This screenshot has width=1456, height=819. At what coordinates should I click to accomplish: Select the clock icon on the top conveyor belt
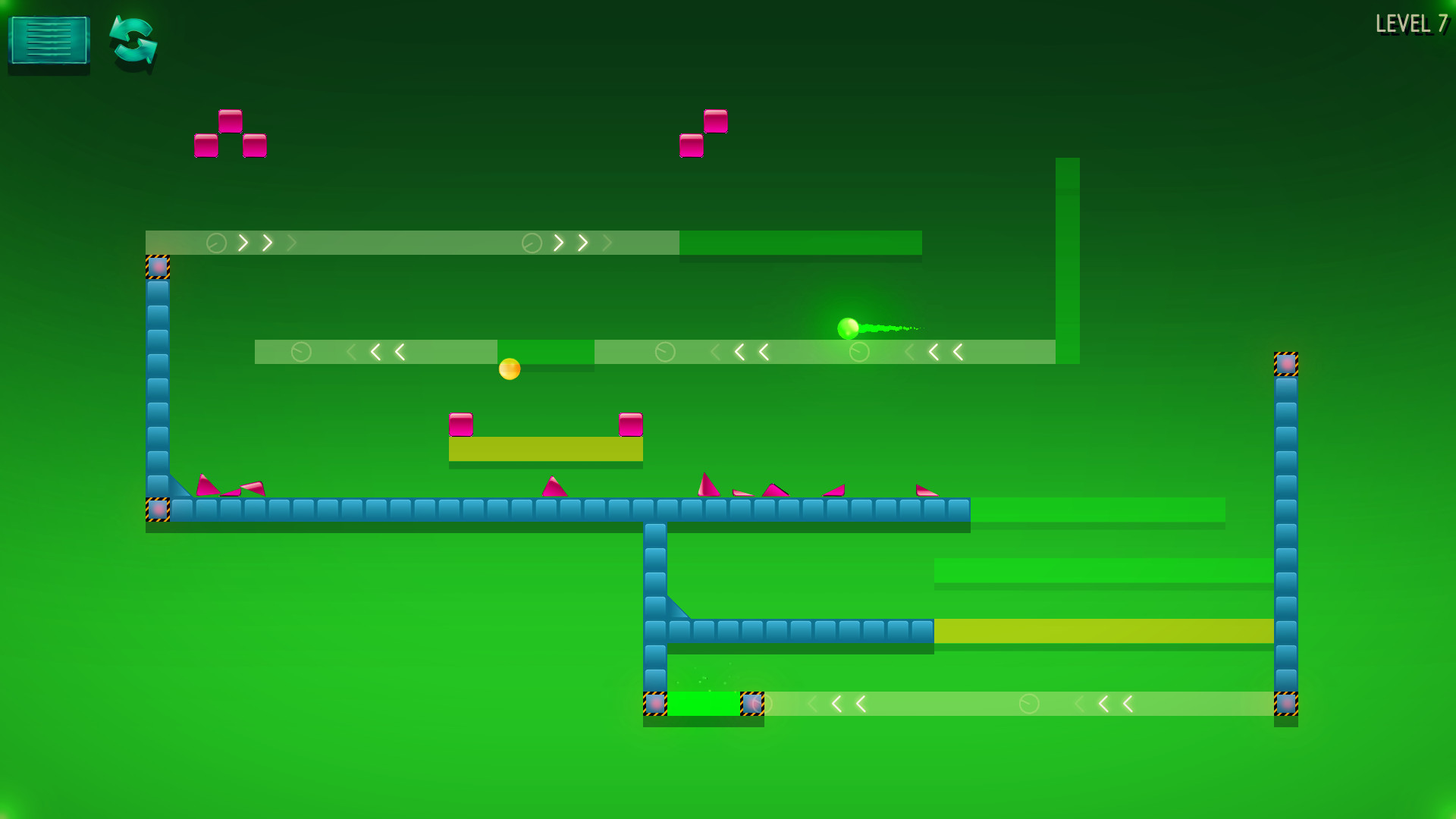point(217,243)
